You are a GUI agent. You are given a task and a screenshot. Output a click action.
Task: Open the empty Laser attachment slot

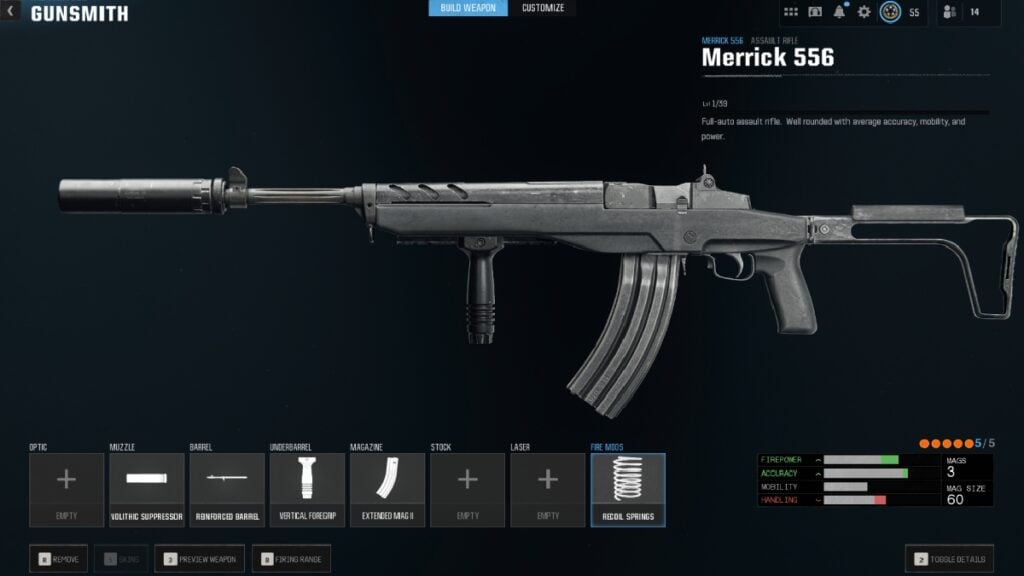coord(548,489)
